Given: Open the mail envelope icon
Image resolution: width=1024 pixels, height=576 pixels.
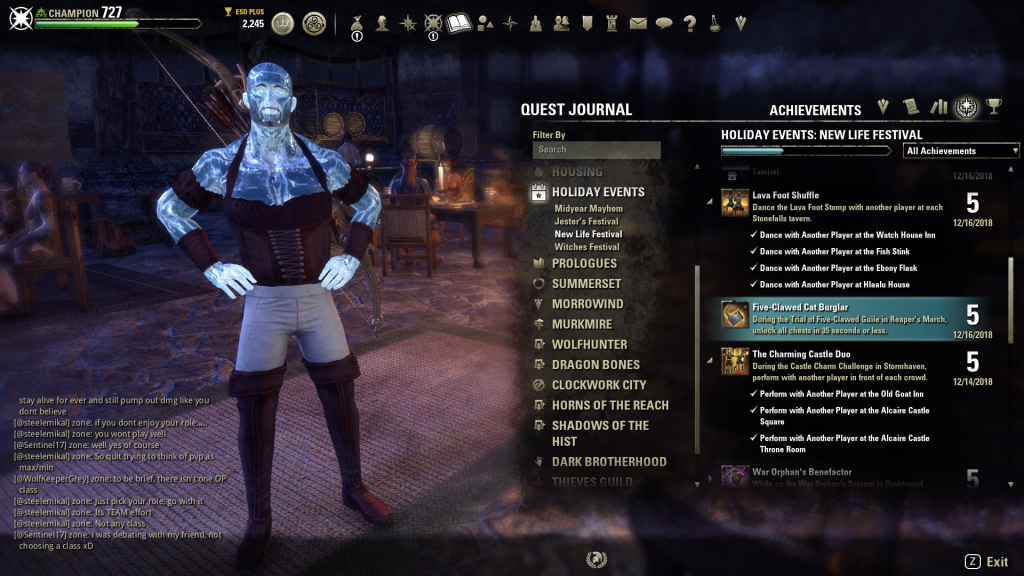Looking at the screenshot, I should (x=638, y=23).
